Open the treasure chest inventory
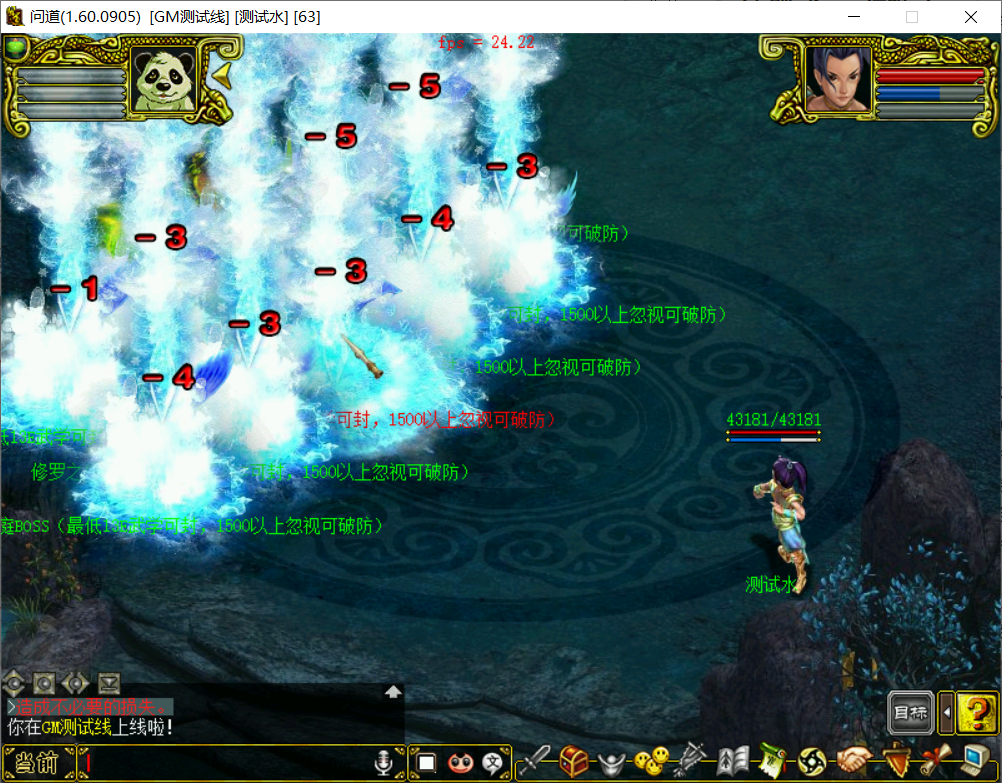This screenshot has width=1002, height=783. pyautogui.click(x=574, y=762)
